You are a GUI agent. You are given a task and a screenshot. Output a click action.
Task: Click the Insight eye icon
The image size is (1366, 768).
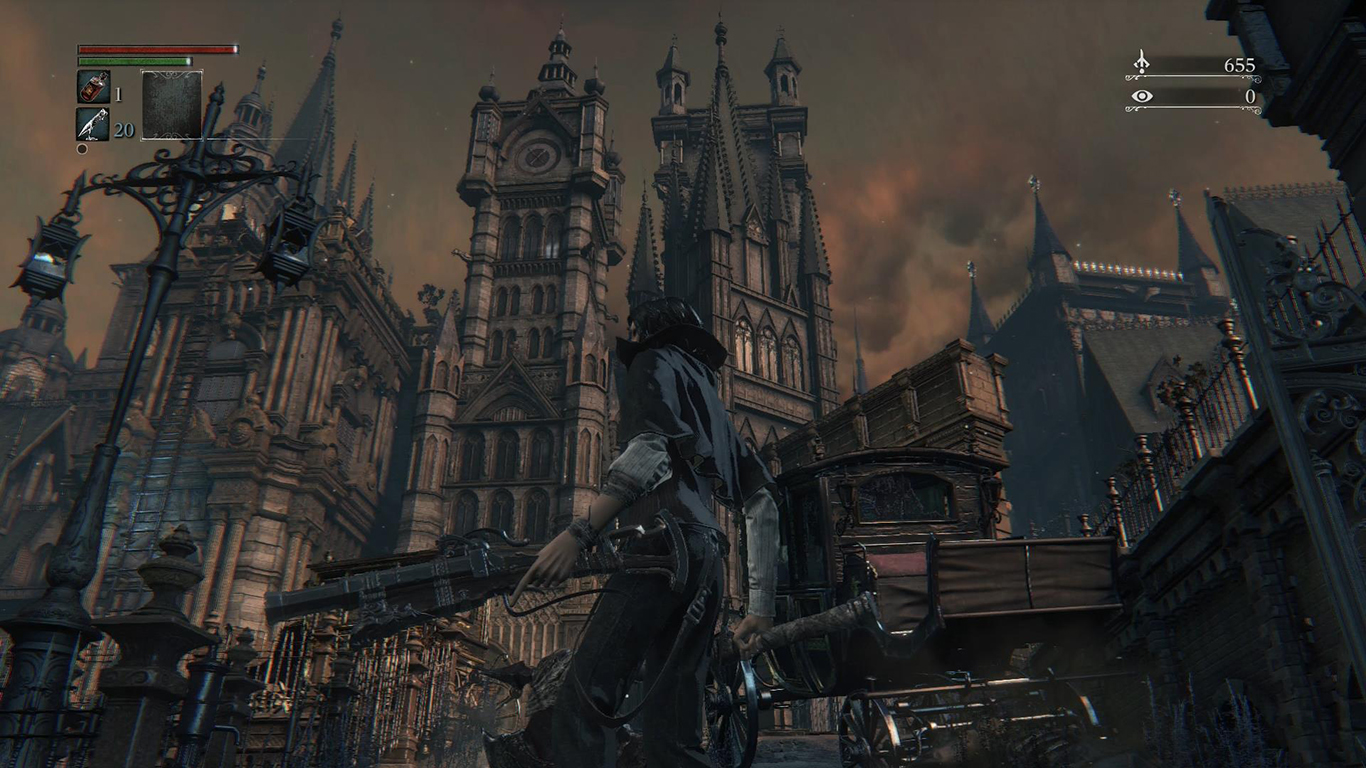point(1142,96)
